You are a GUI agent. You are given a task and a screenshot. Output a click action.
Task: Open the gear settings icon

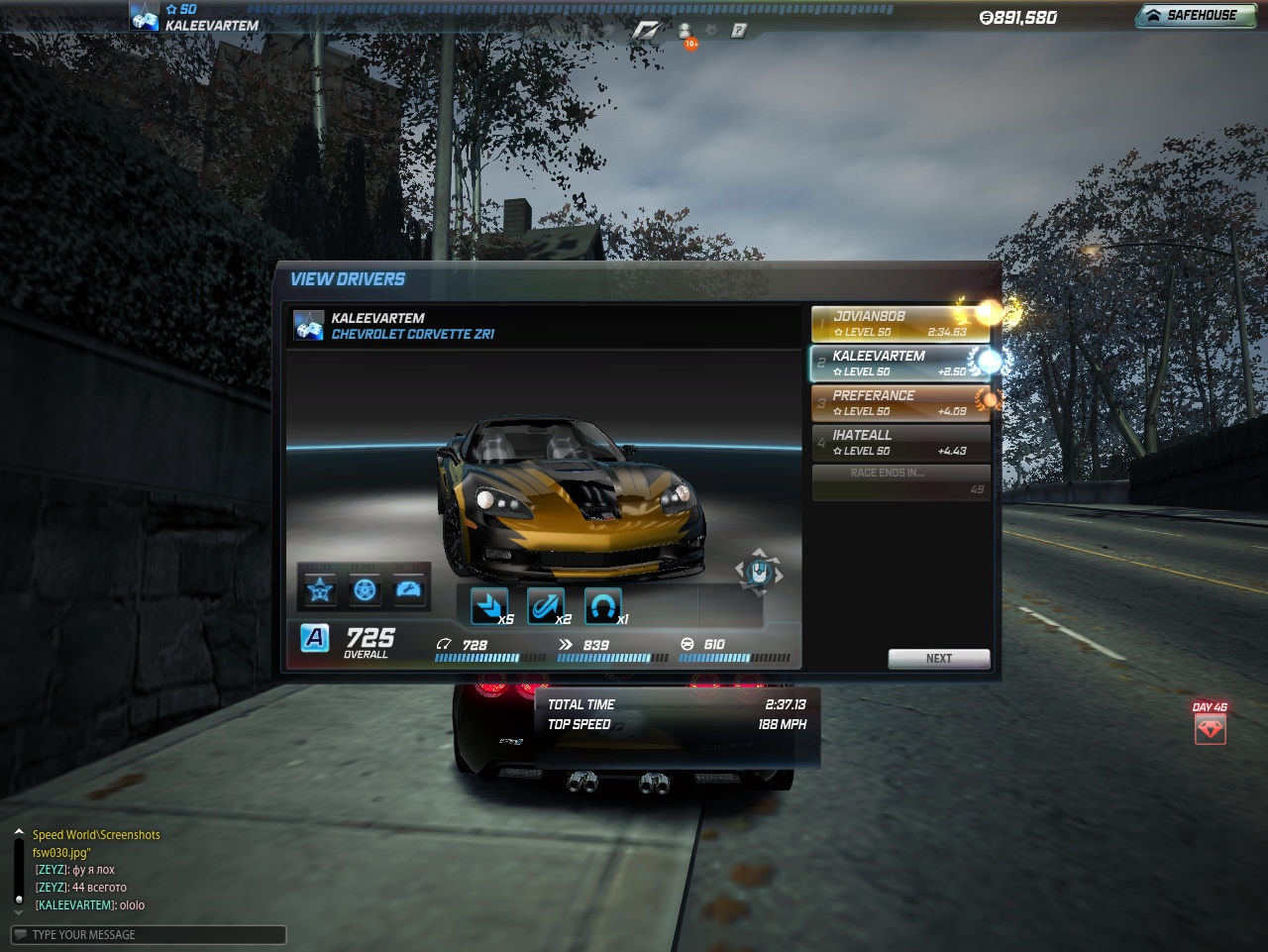coord(711,31)
